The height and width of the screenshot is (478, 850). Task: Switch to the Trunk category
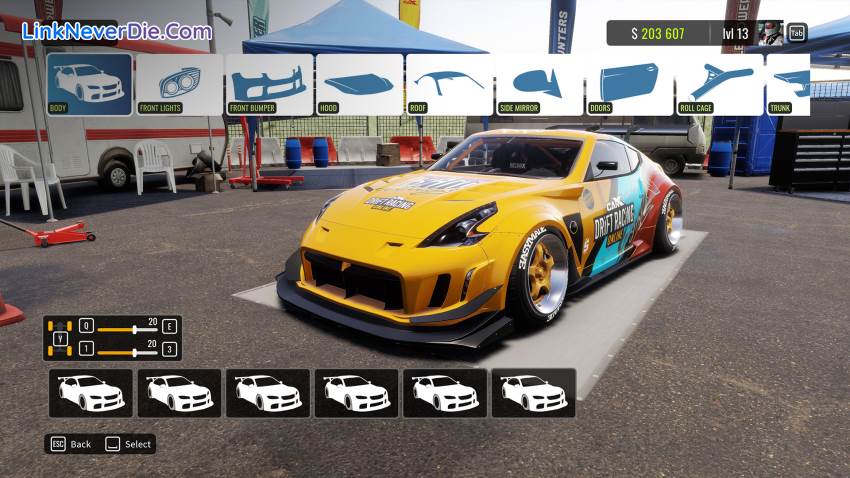[789, 84]
